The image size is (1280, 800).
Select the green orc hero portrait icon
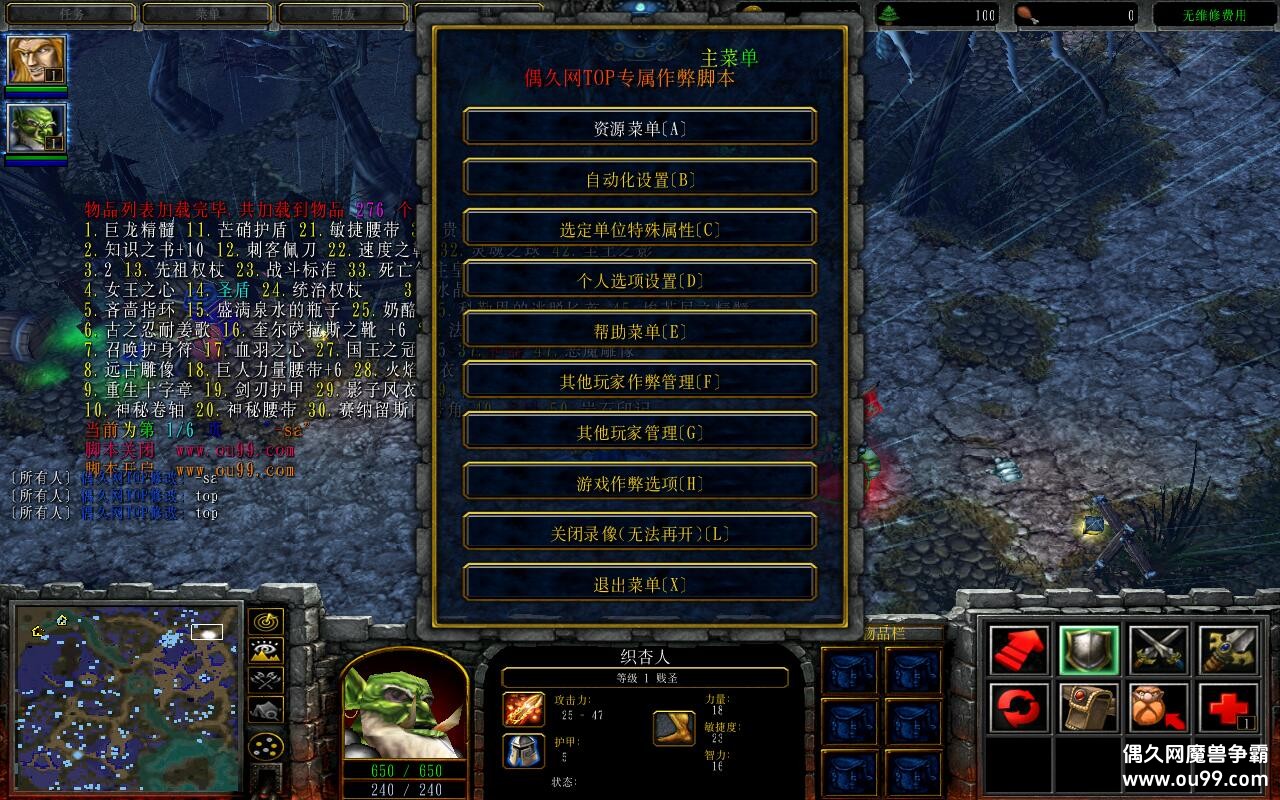tap(37, 127)
